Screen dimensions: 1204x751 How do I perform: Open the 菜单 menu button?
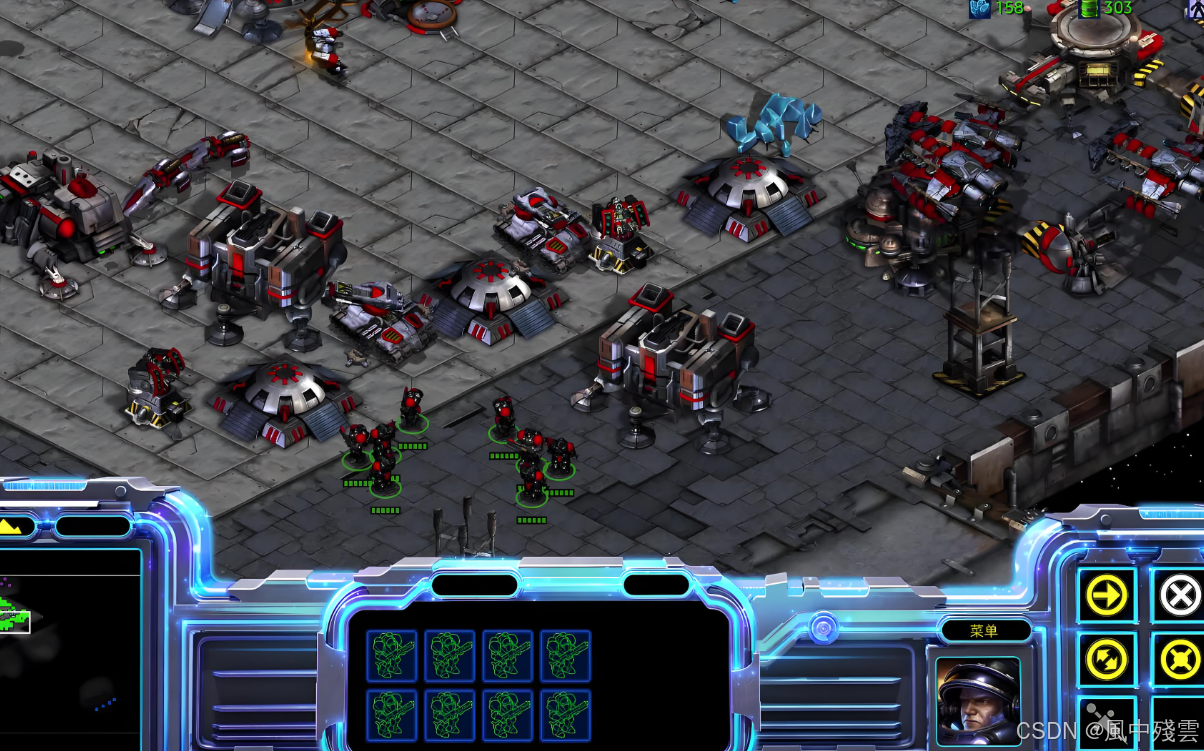[984, 631]
